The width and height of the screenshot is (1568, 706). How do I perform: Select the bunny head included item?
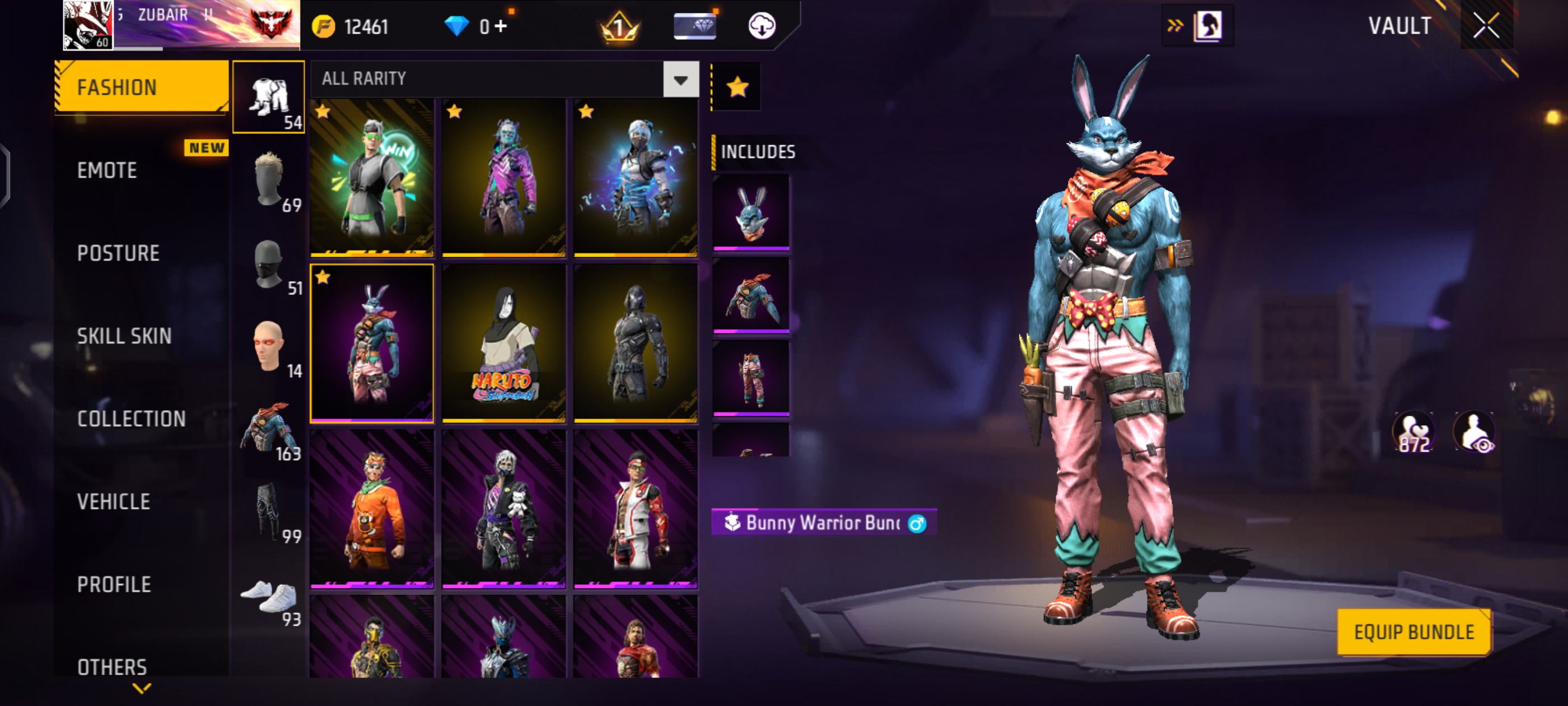tap(750, 212)
